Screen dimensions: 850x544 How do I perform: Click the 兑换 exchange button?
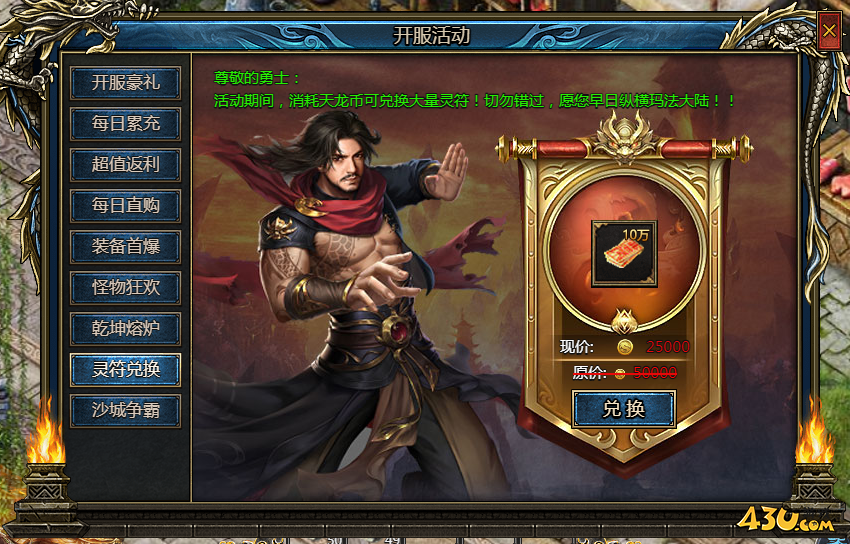point(624,409)
